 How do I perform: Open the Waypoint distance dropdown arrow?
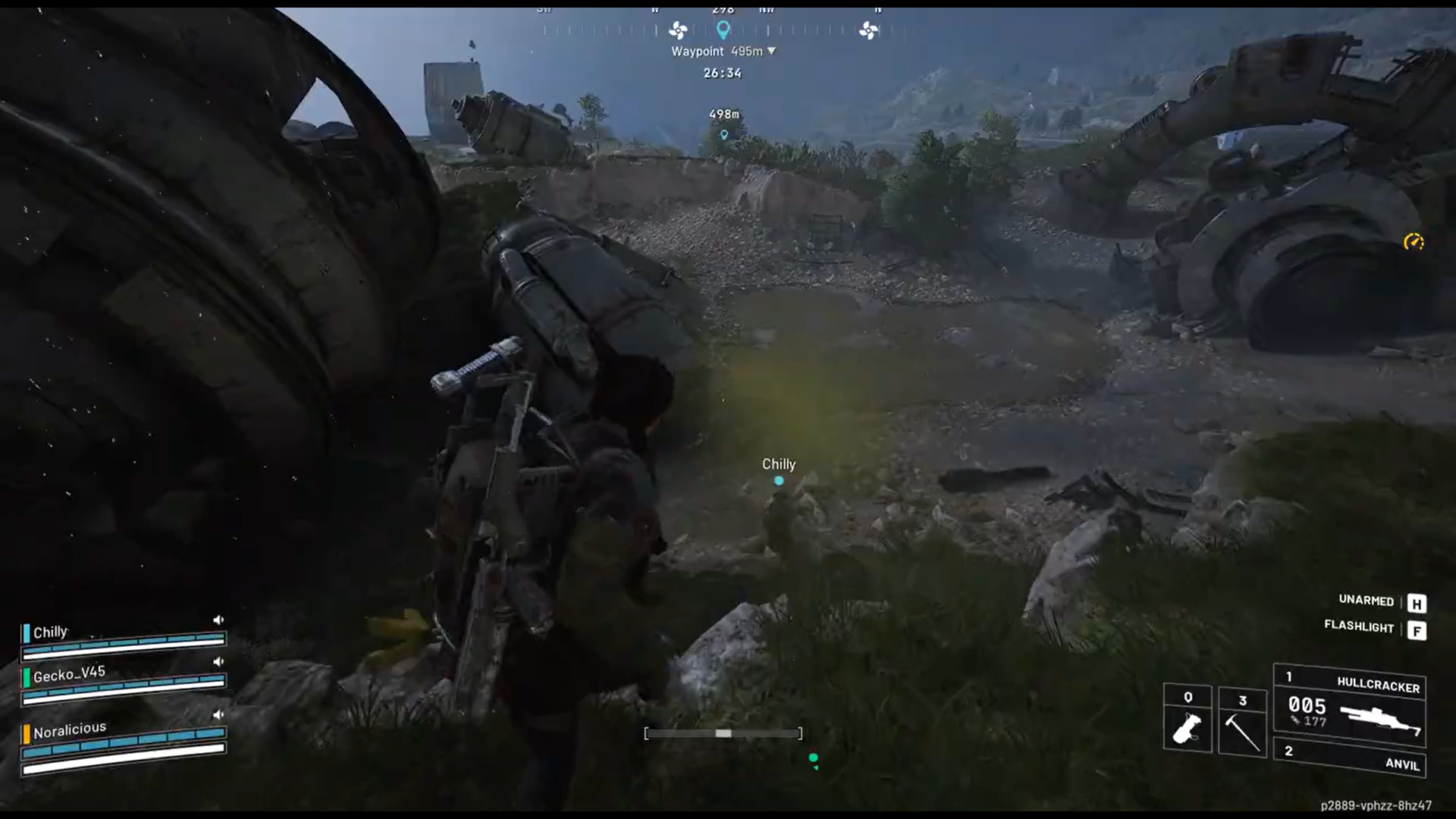tap(771, 51)
